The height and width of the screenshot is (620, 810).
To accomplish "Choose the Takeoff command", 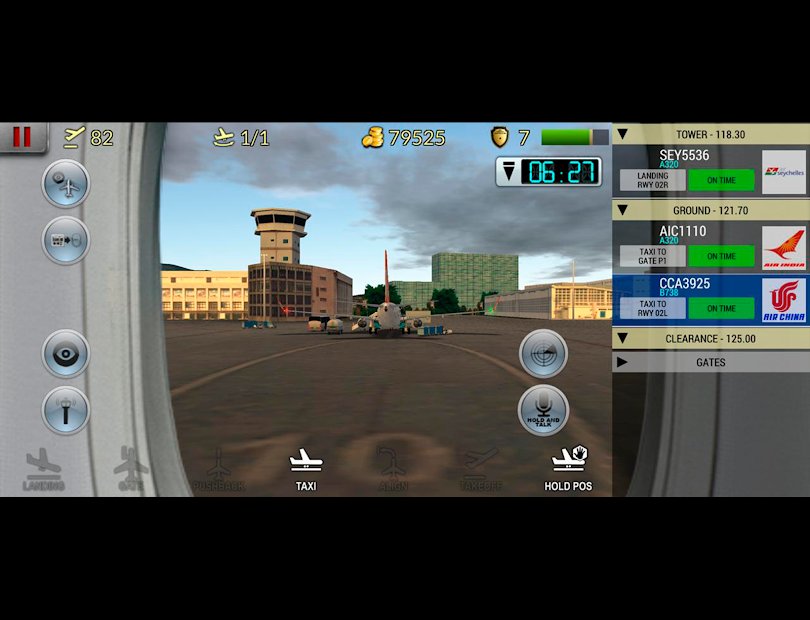I will pyautogui.click(x=480, y=469).
